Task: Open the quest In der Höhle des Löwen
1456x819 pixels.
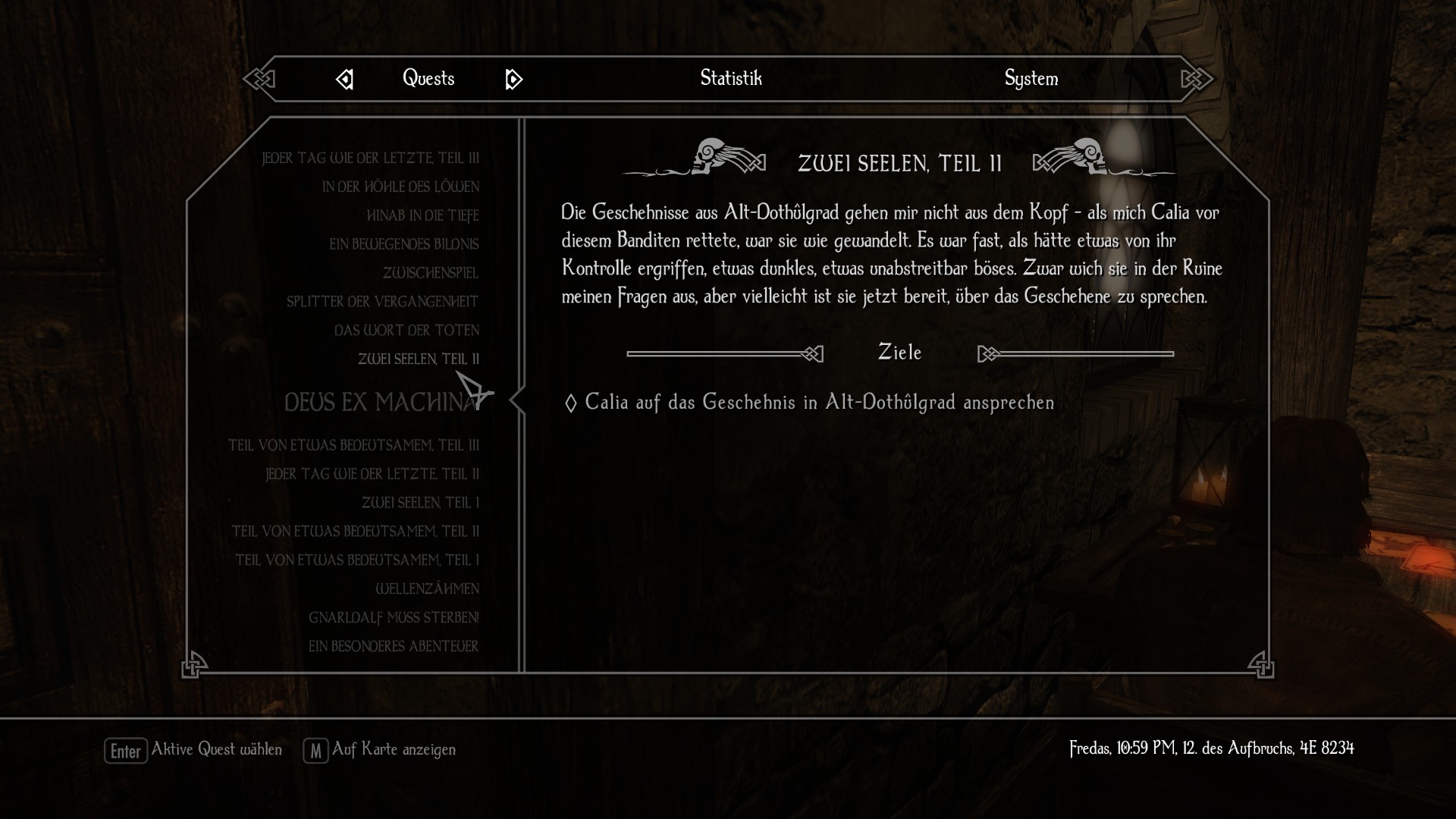Action: (x=400, y=187)
